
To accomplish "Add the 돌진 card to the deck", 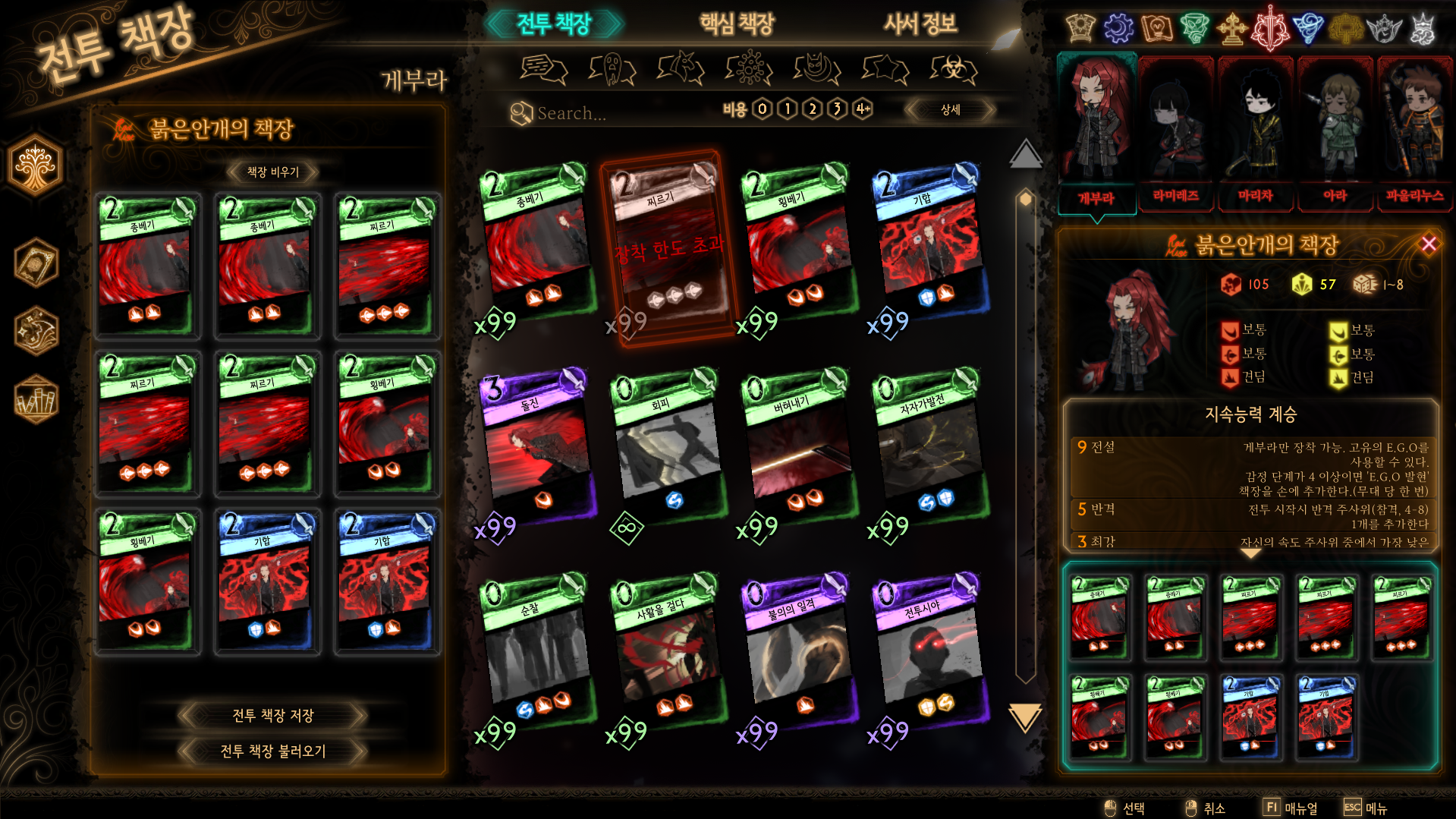I will click(537, 448).
